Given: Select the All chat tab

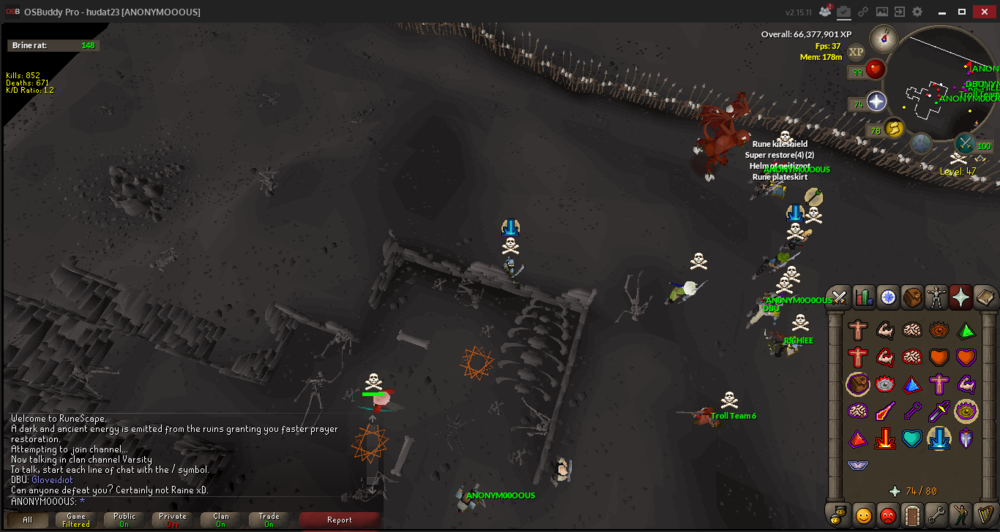Looking at the screenshot, I should 28,520.
